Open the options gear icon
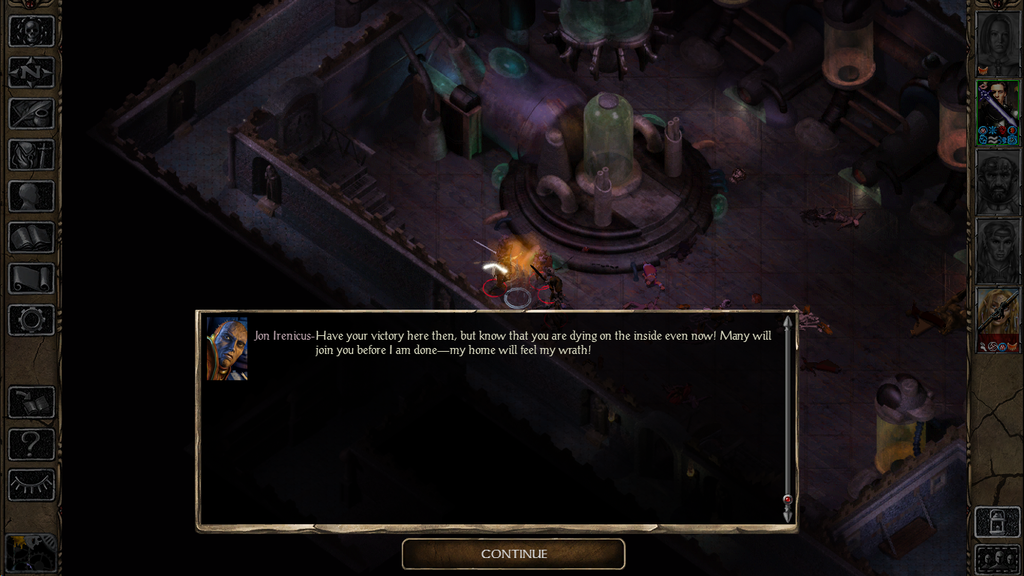The width and height of the screenshot is (1024, 576). tap(31, 319)
